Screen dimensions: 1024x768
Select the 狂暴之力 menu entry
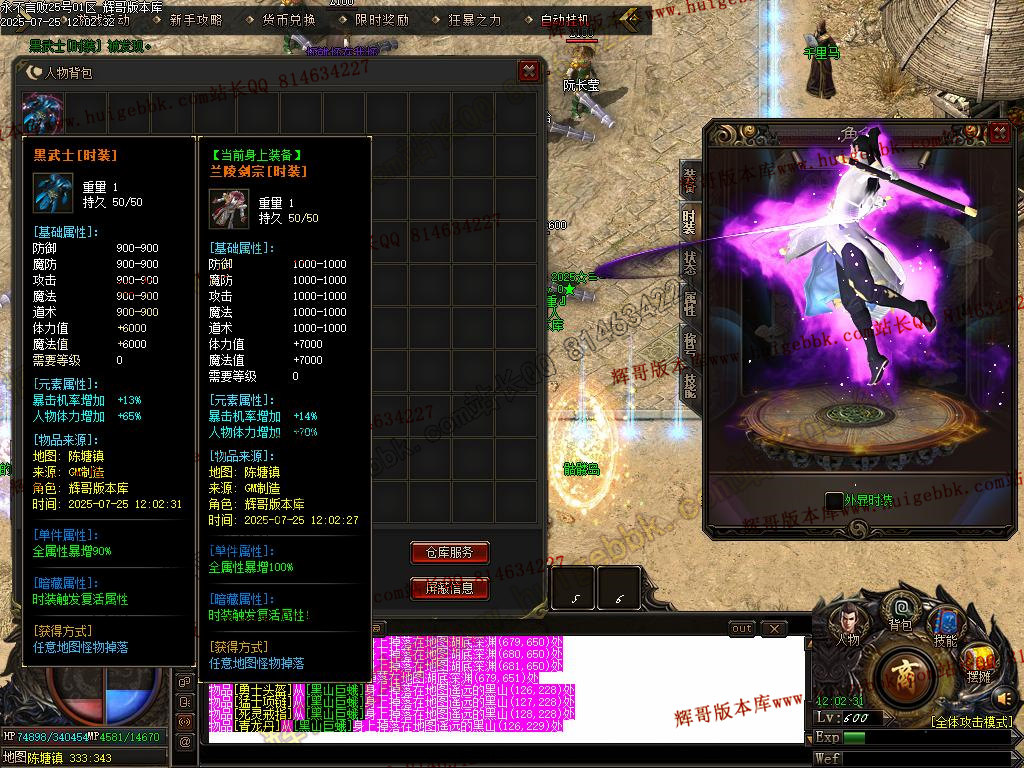tap(474, 19)
